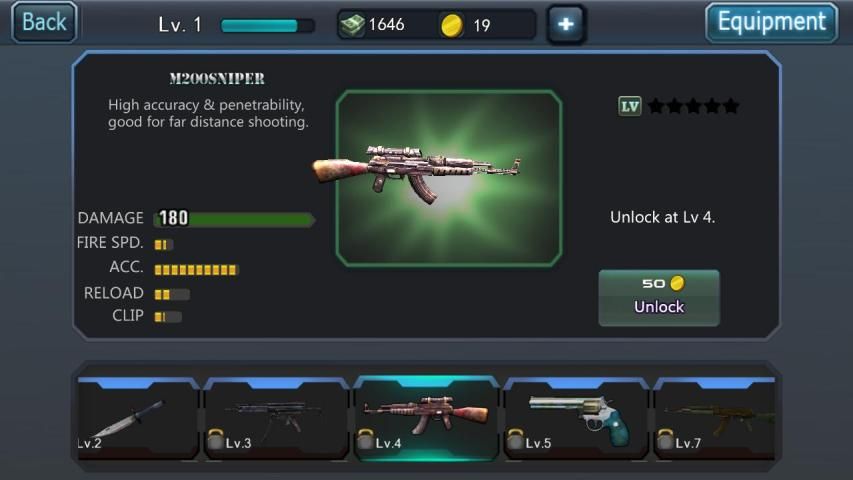Pick the Lv.5 revolver
The height and width of the screenshot is (480, 853).
tap(576, 418)
